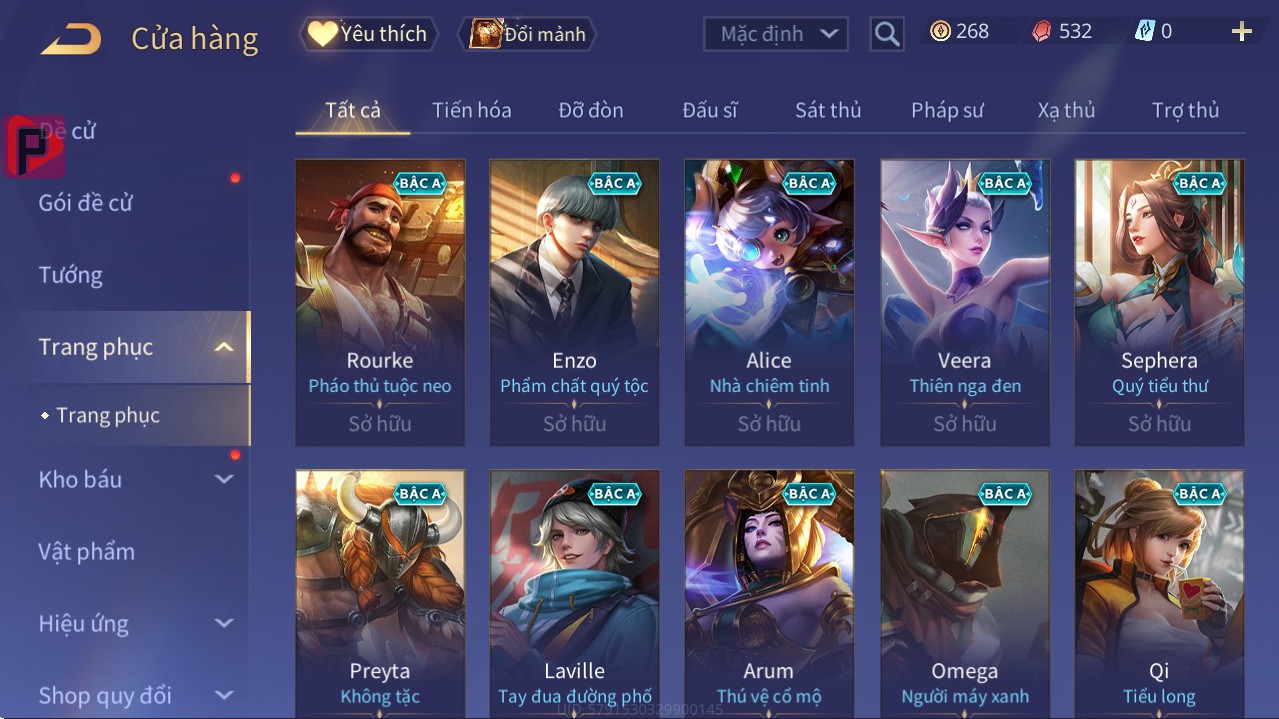Open the Gói đề cử menu

pyautogui.click(x=86, y=203)
